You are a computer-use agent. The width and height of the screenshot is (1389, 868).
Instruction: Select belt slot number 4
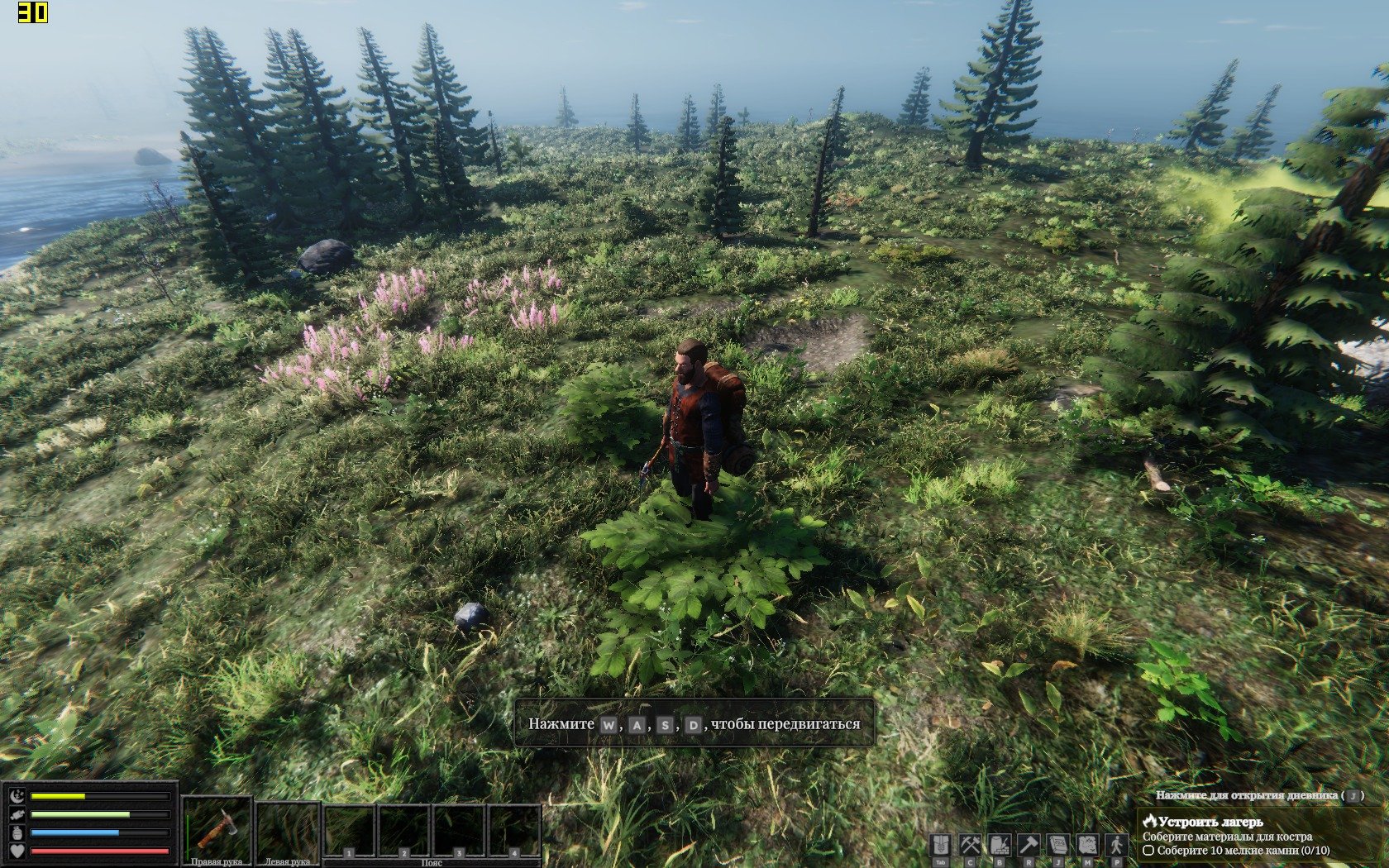point(513,831)
